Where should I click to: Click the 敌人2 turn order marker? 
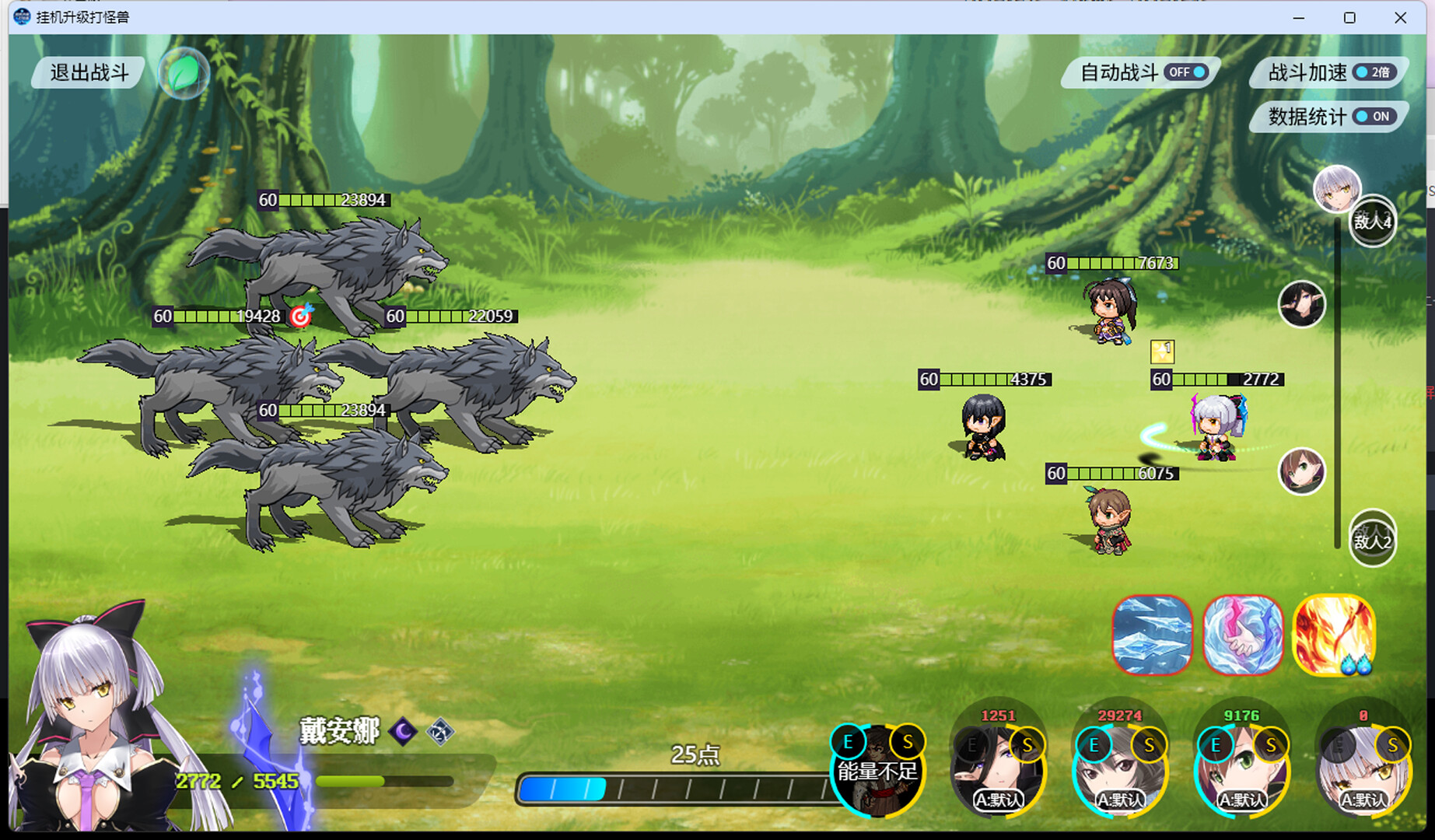coord(1372,540)
